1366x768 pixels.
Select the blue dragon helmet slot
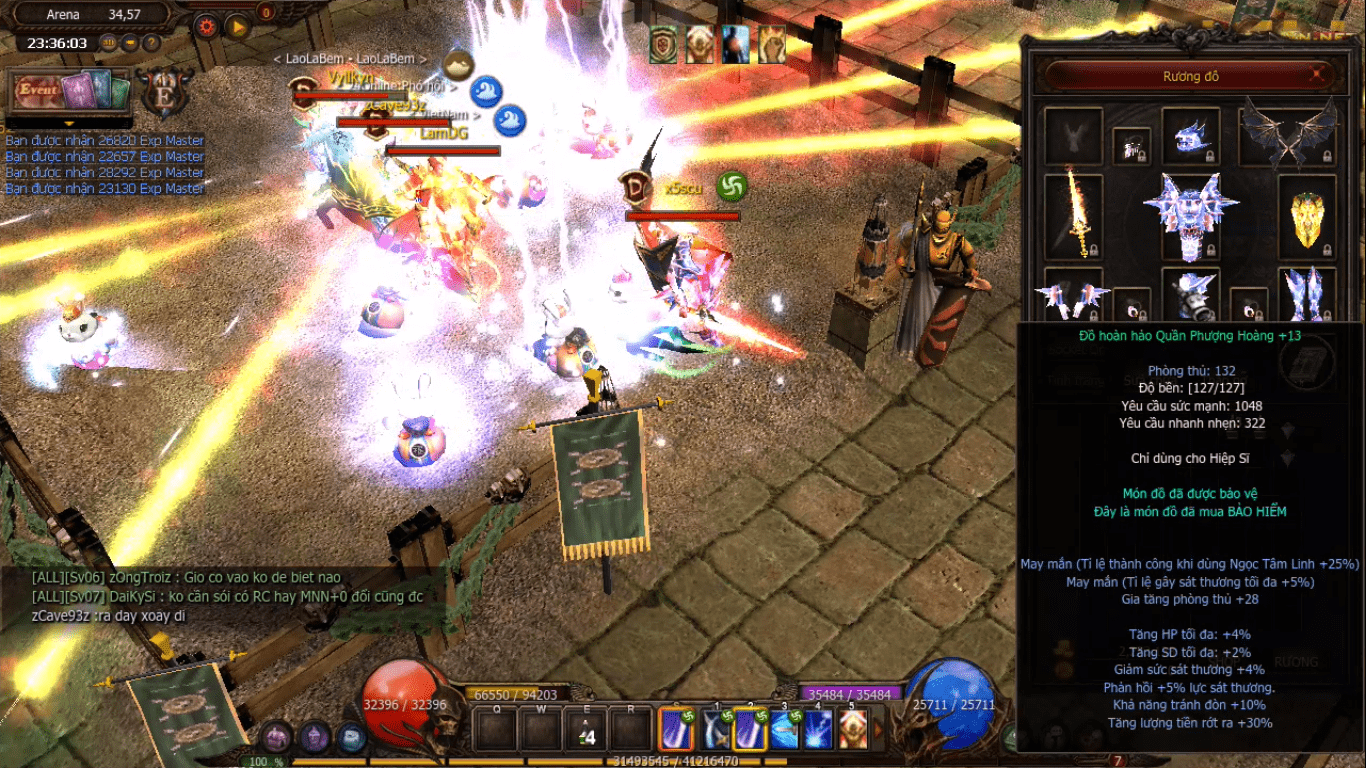(x=1190, y=136)
